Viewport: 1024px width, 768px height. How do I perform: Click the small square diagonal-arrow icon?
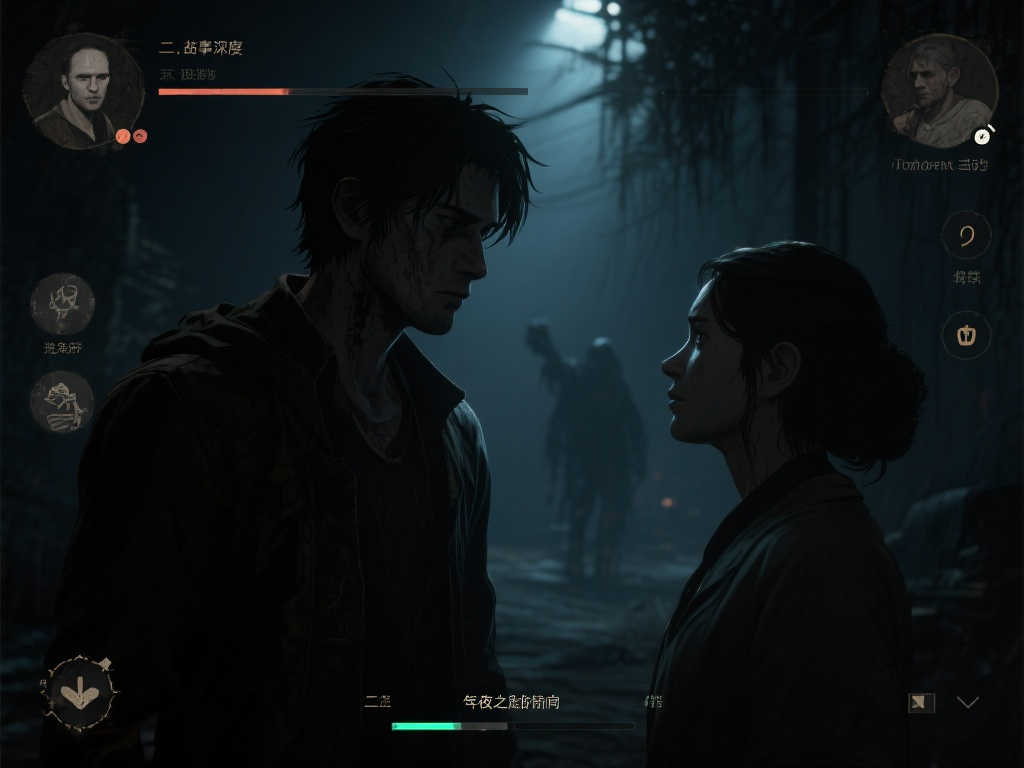tap(921, 702)
